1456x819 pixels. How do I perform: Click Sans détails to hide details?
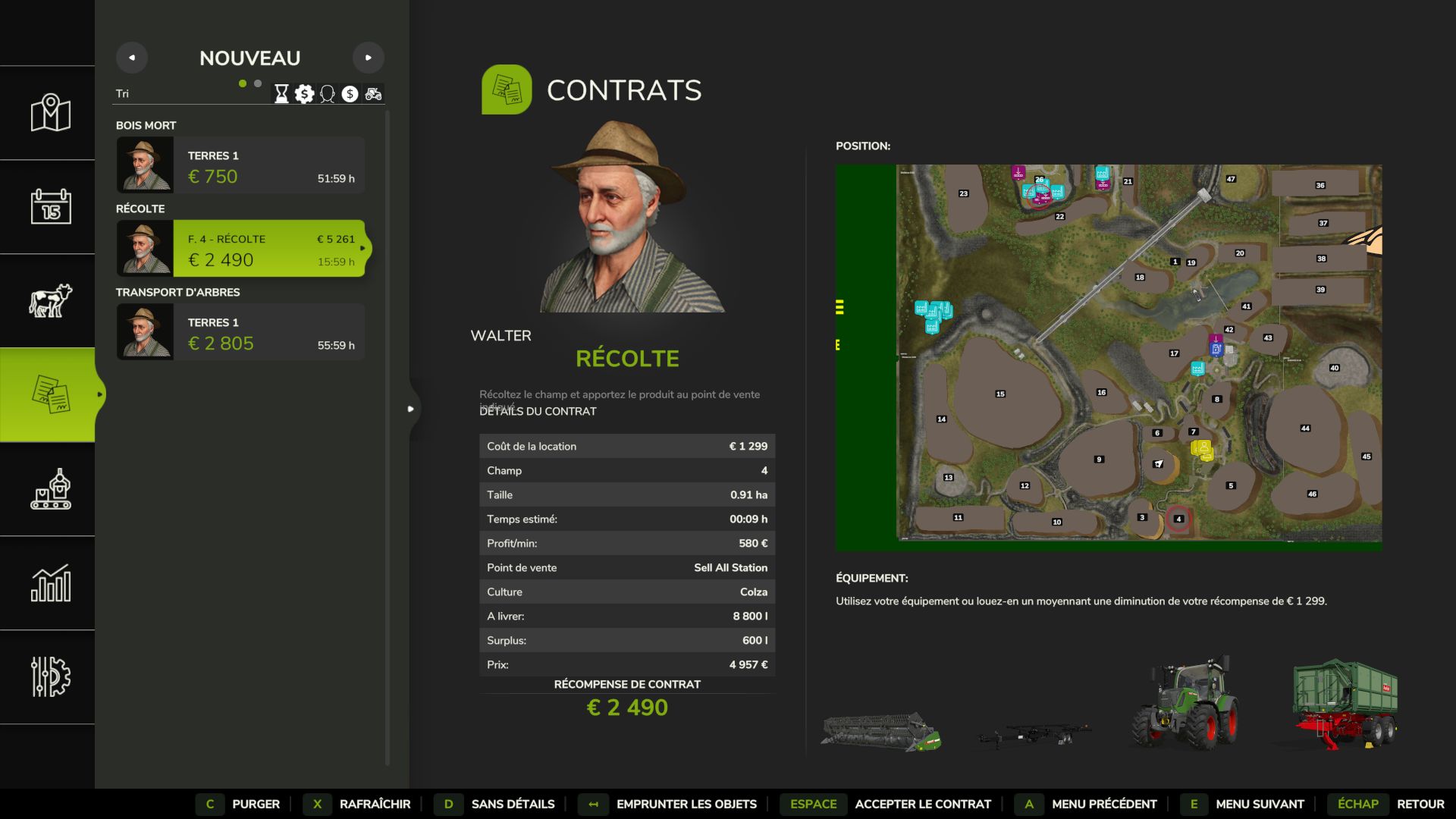513,804
